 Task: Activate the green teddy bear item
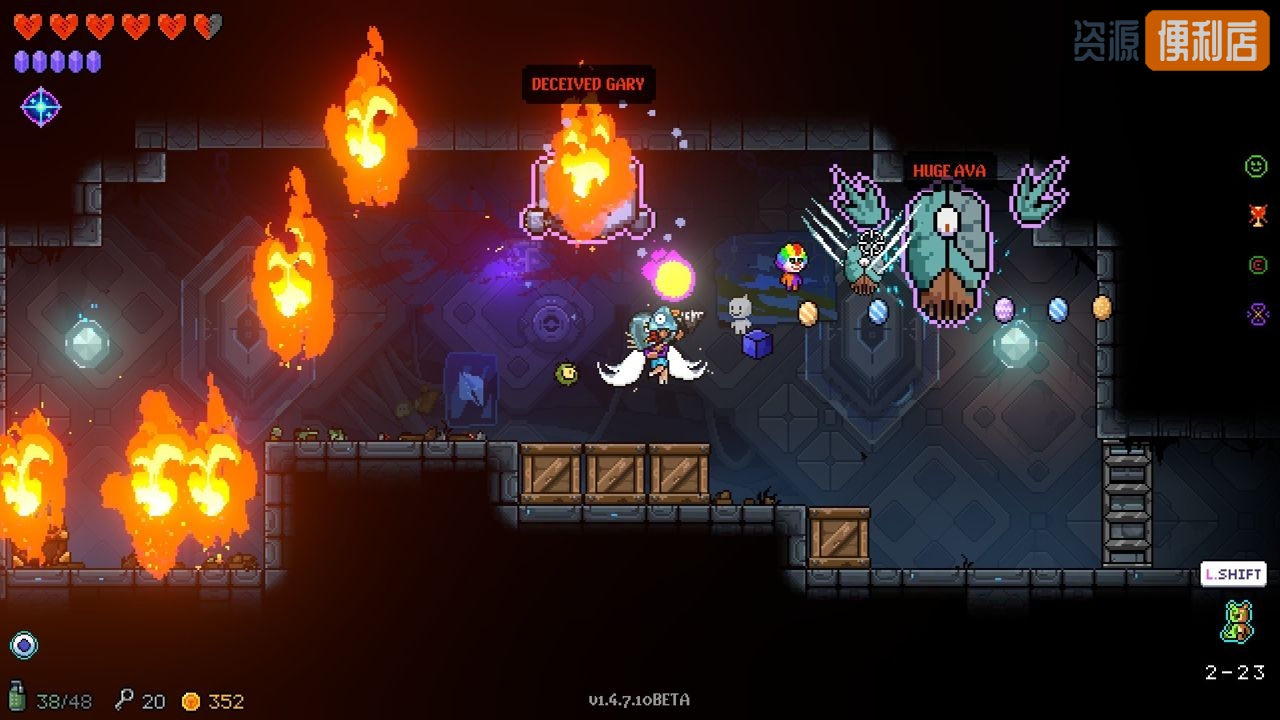pyautogui.click(x=1237, y=621)
